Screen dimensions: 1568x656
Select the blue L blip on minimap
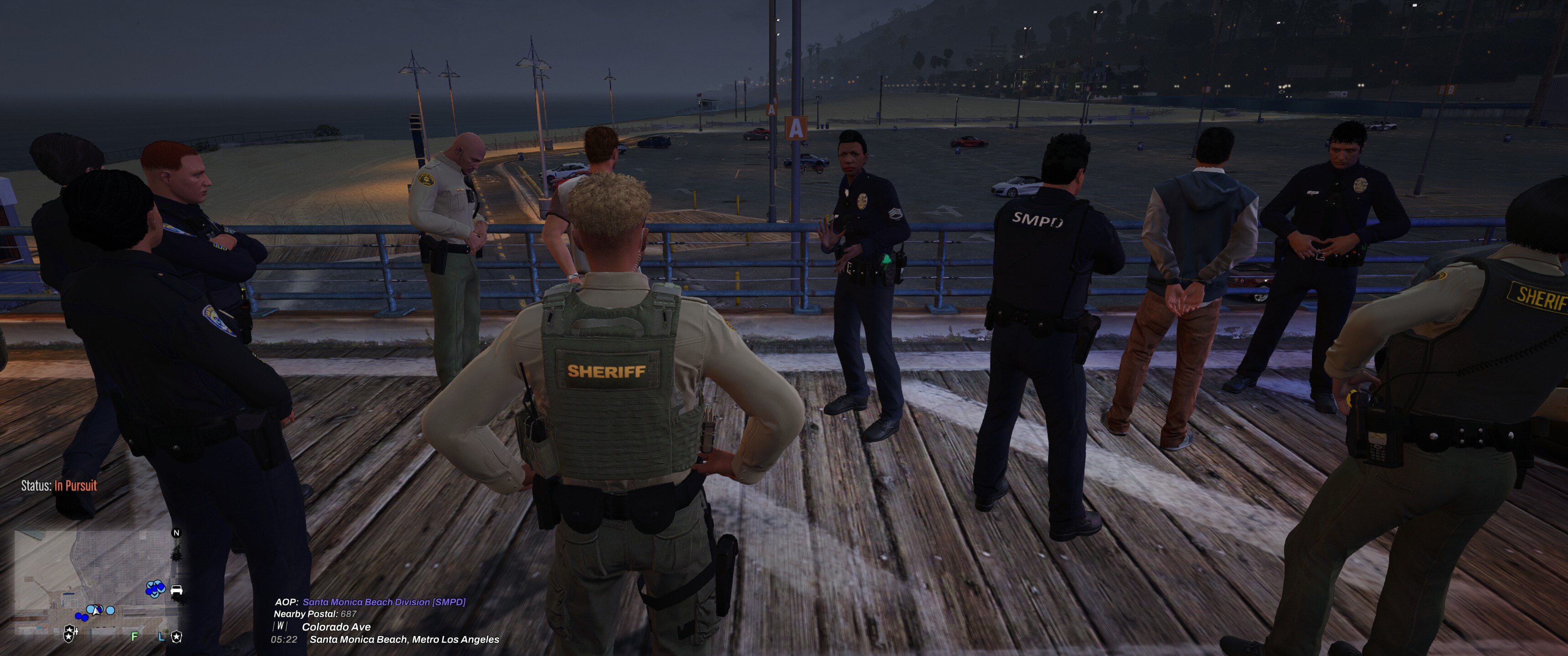point(161,636)
